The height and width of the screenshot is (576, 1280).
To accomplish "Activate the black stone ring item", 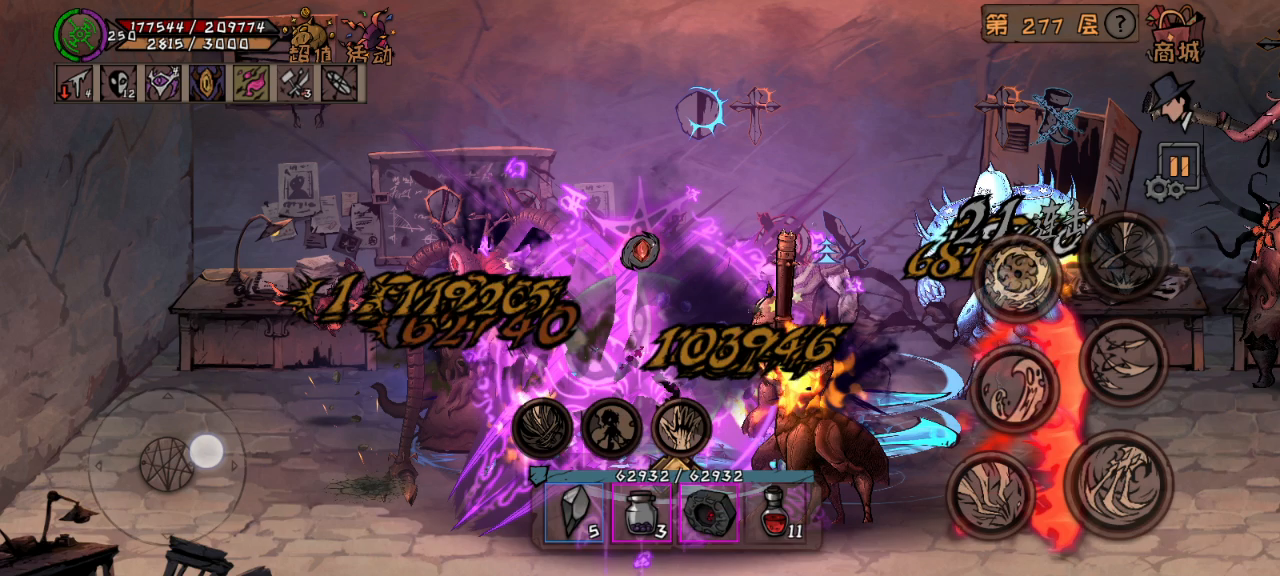I will coord(709,514).
